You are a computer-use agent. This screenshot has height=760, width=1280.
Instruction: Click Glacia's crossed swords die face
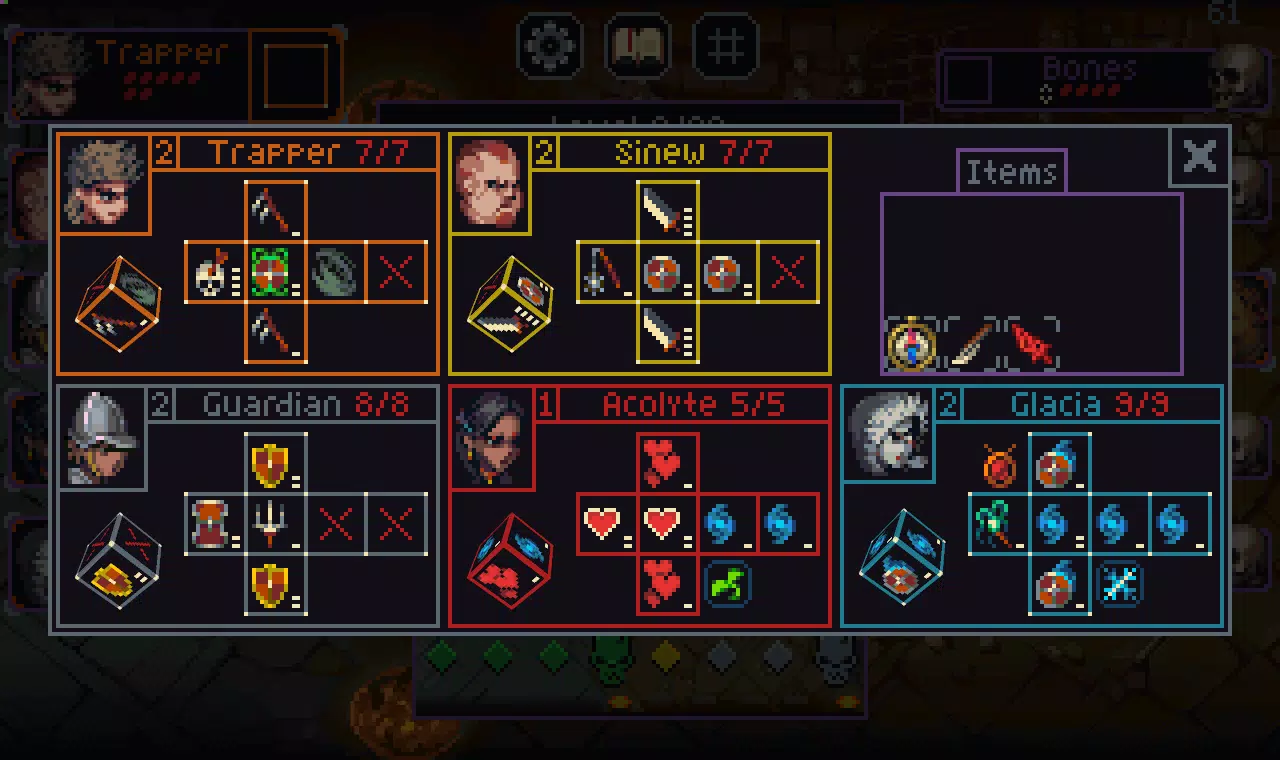pyautogui.click(x=1120, y=586)
